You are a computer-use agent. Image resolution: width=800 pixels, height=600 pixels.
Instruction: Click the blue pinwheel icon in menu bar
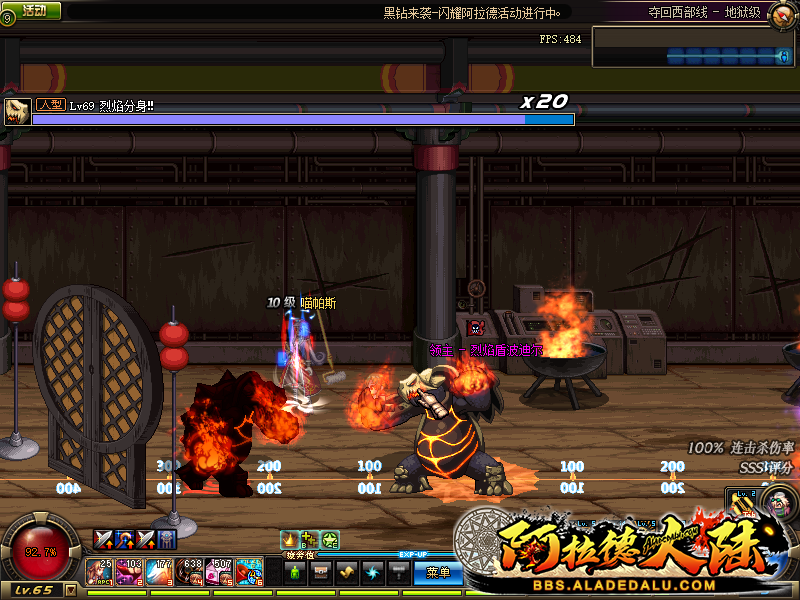pos(372,573)
